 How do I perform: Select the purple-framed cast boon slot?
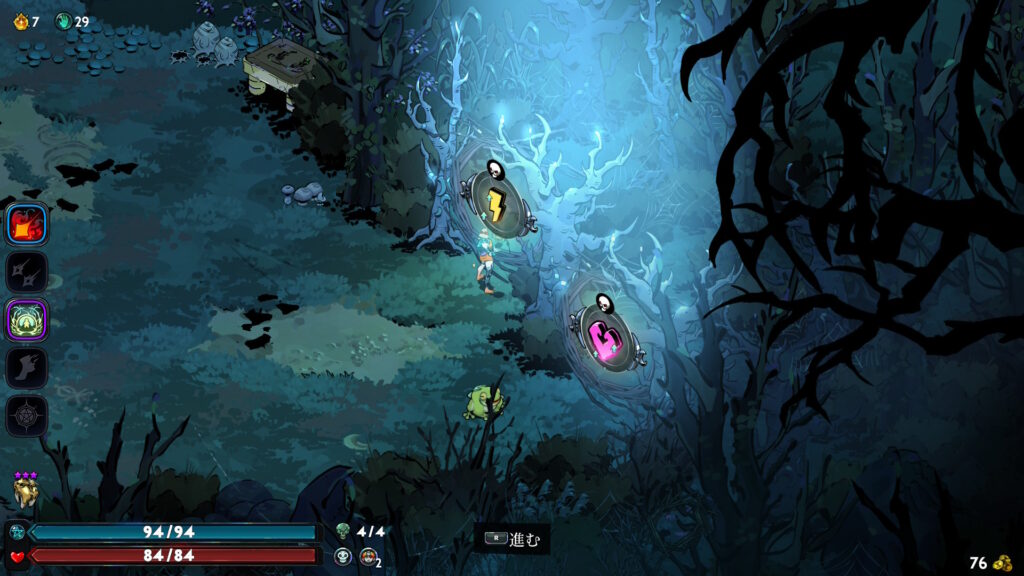27,320
